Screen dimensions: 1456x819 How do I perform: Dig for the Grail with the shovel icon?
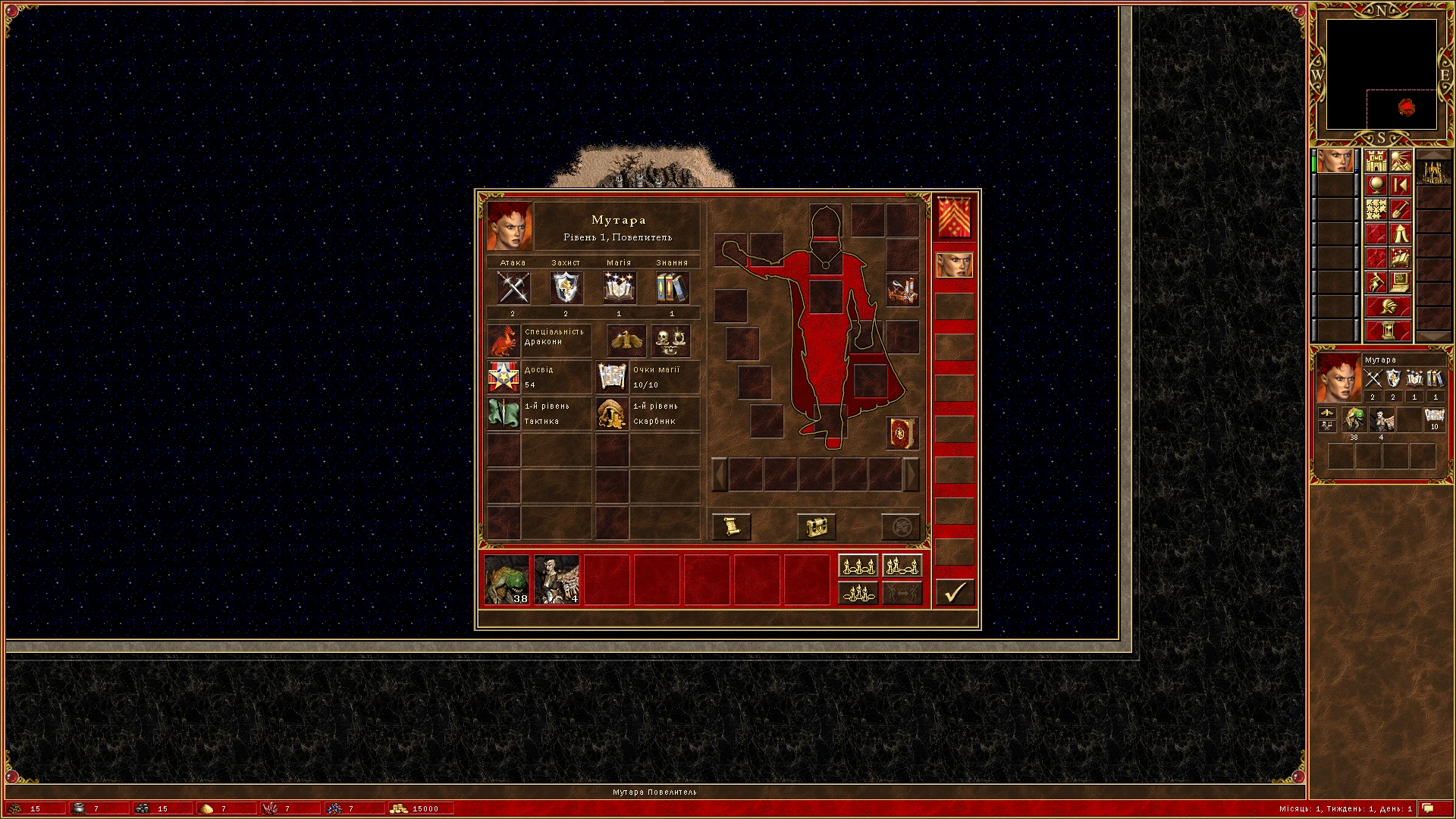(x=1400, y=210)
